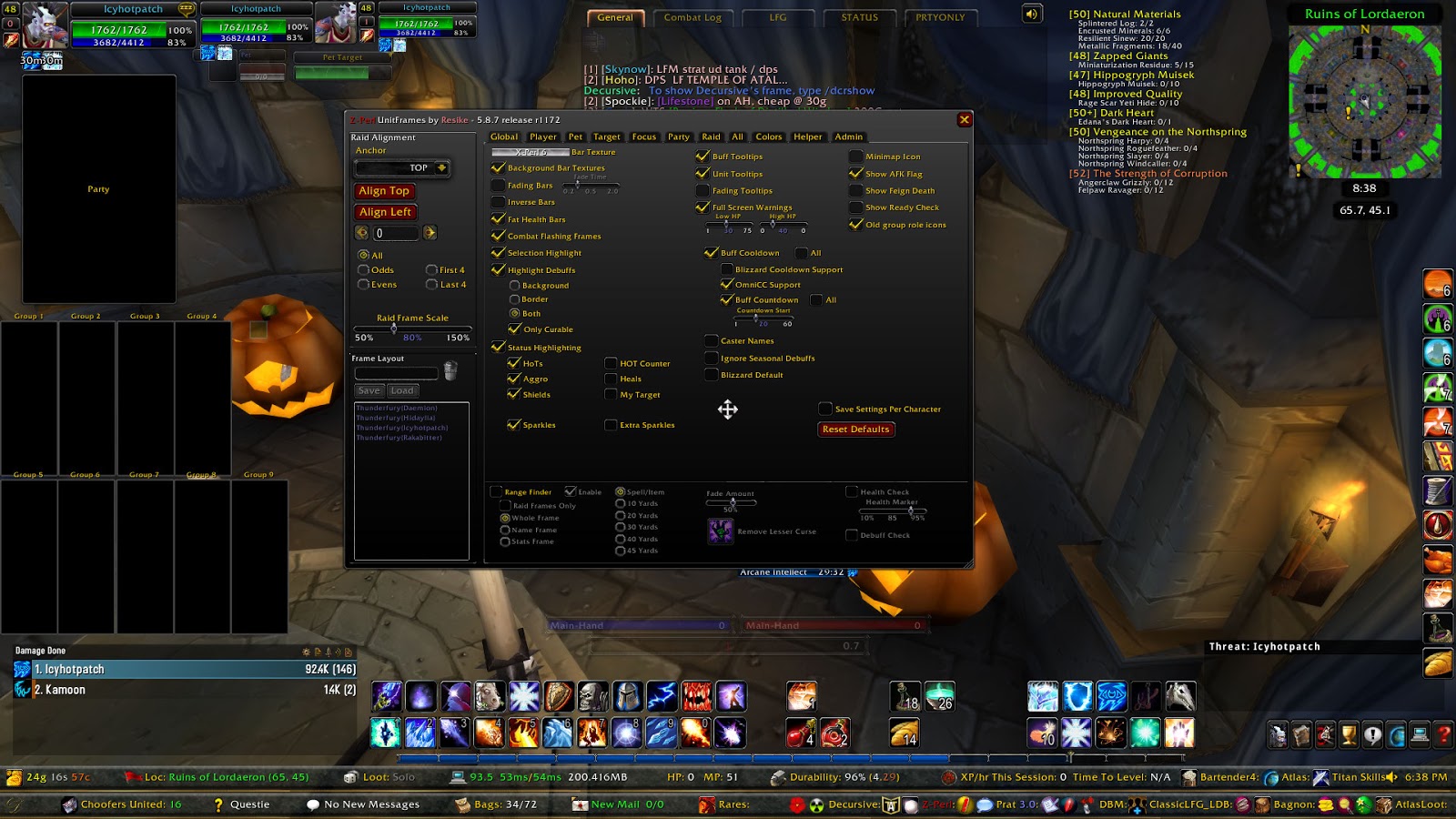Image resolution: width=1456 pixels, height=819 pixels.
Task: Toggle Show Ready Check option
Action: point(854,207)
